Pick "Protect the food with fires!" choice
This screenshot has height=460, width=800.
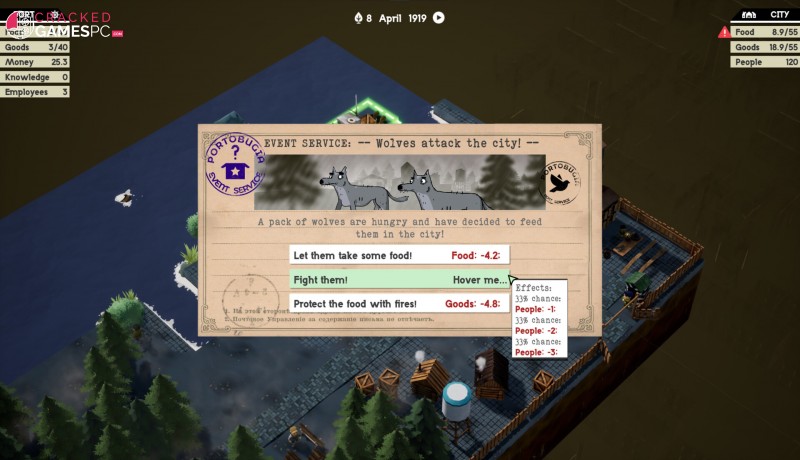399,303
